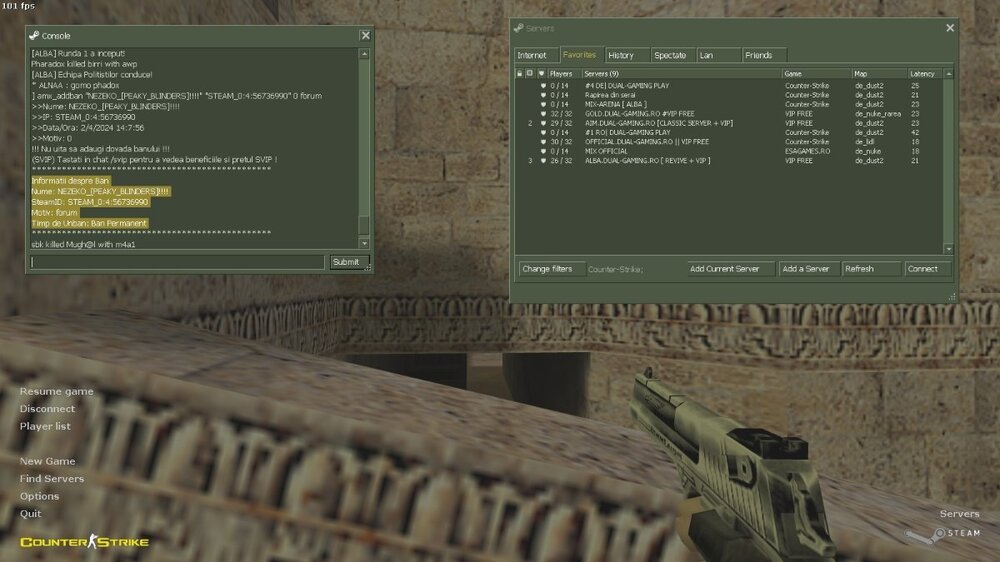Resume game from the main menu
The height and width of the screenshot is (562, 1000).
click(x=57, y=391)
